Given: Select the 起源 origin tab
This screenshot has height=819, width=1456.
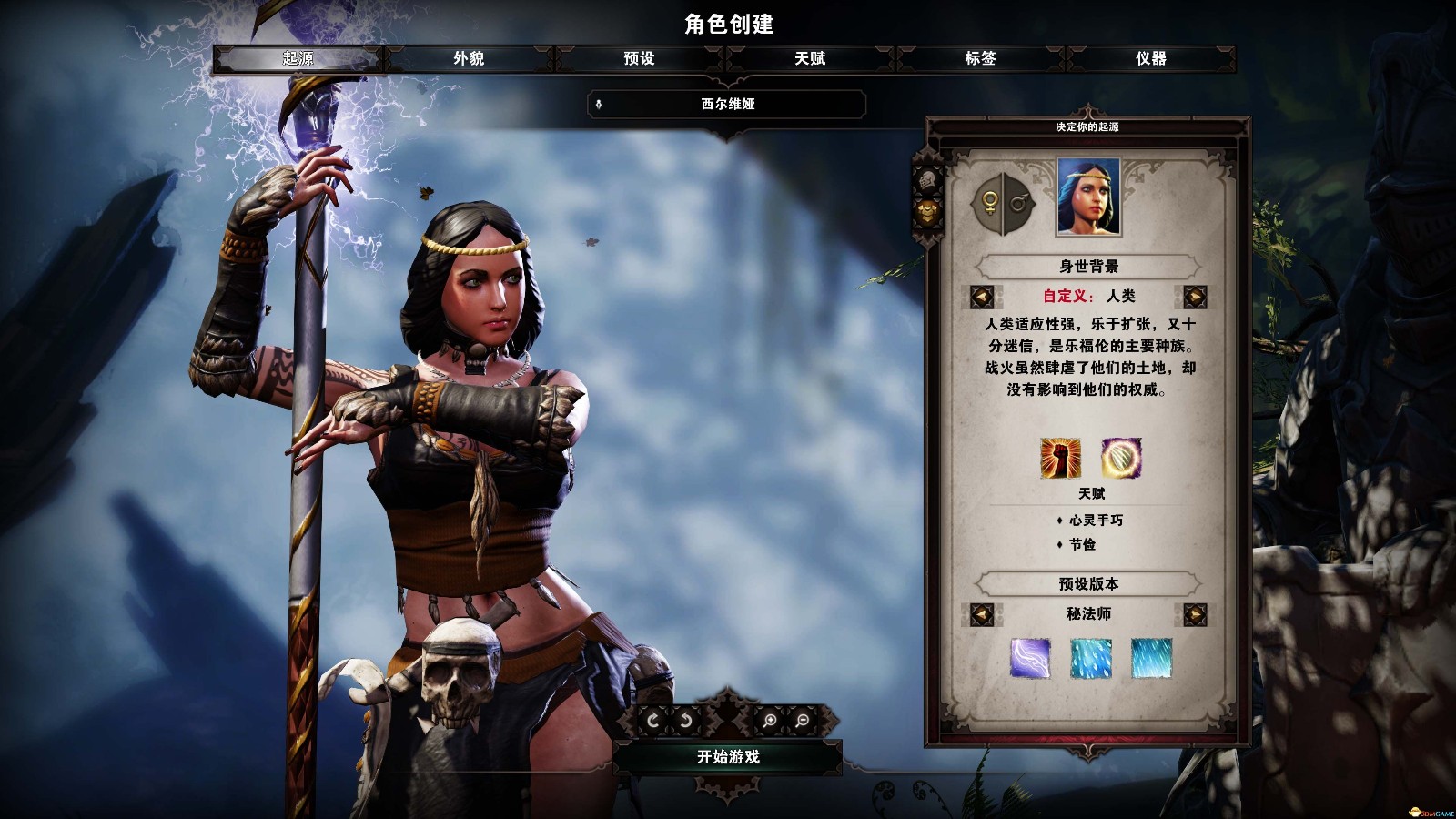Looking at the screenshot, I should click(298, 58).
